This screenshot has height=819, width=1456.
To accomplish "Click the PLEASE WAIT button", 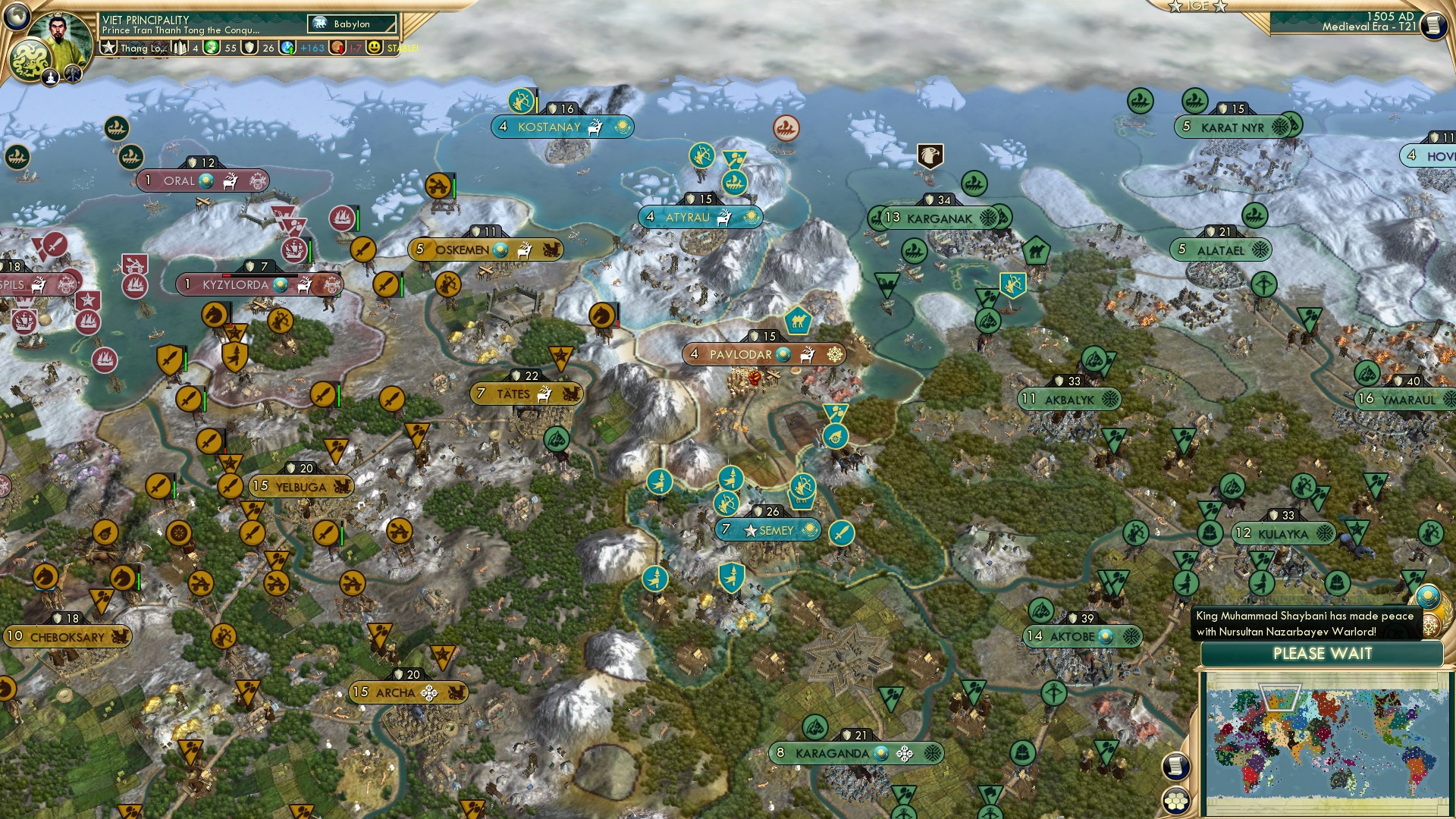I will click(x=1323, y=654).
